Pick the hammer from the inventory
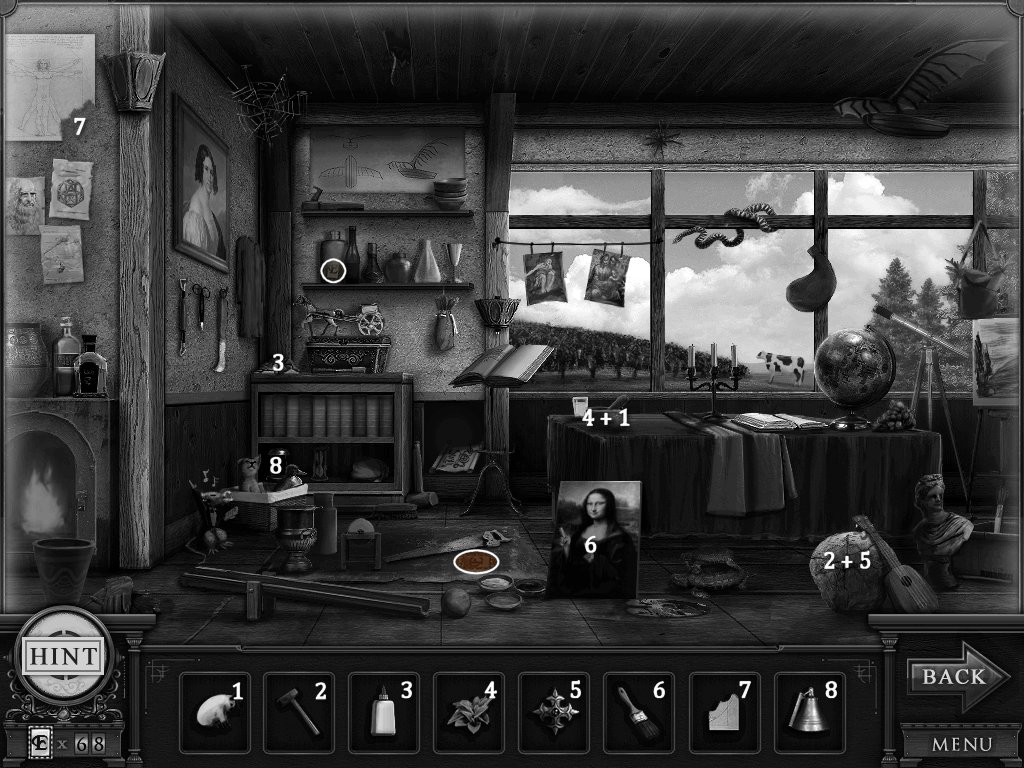 point(299,712)
